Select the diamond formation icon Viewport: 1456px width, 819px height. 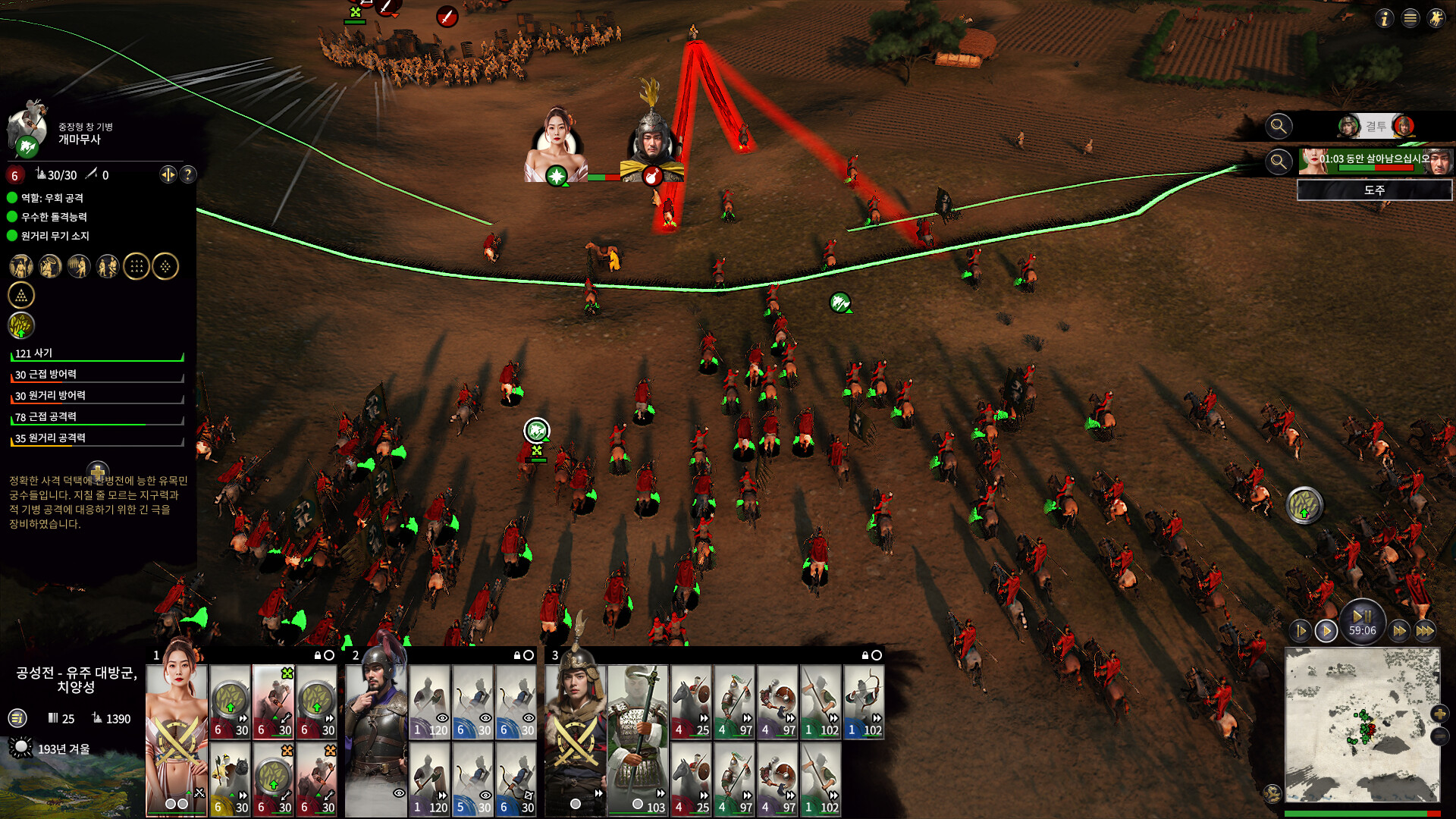[x=165, y=266]
